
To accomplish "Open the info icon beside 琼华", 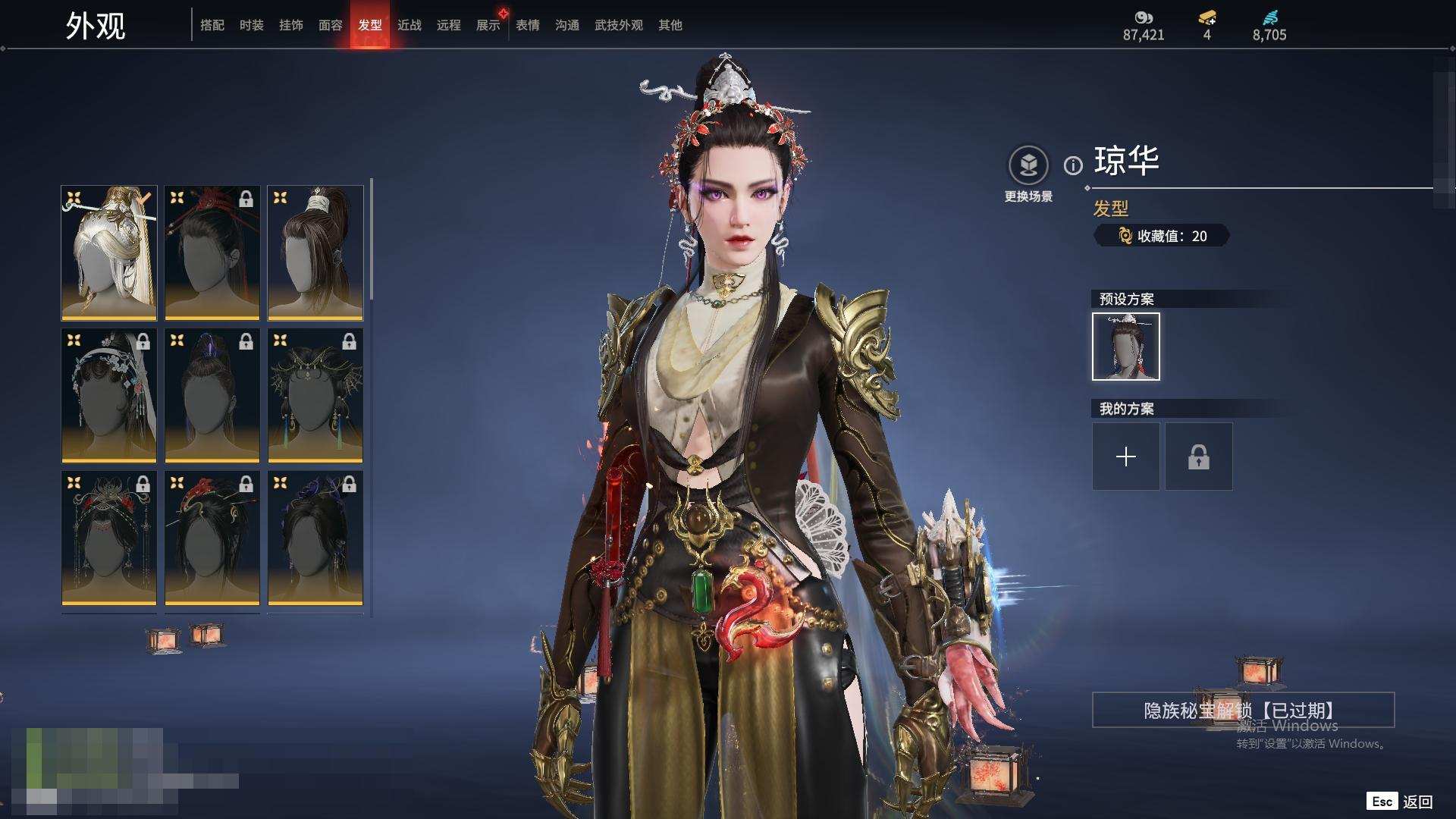I will (x=1073, y=165).
